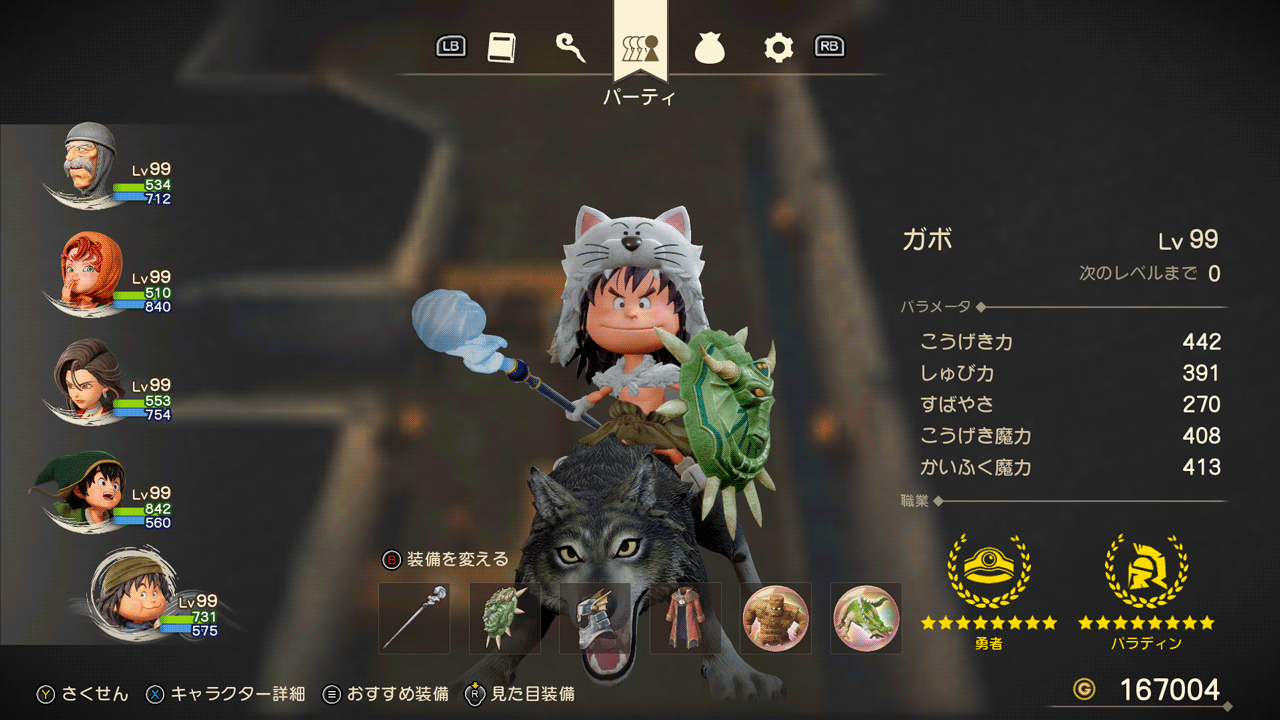Choose the green dragon accessory slot

click(x=866, y=619)
